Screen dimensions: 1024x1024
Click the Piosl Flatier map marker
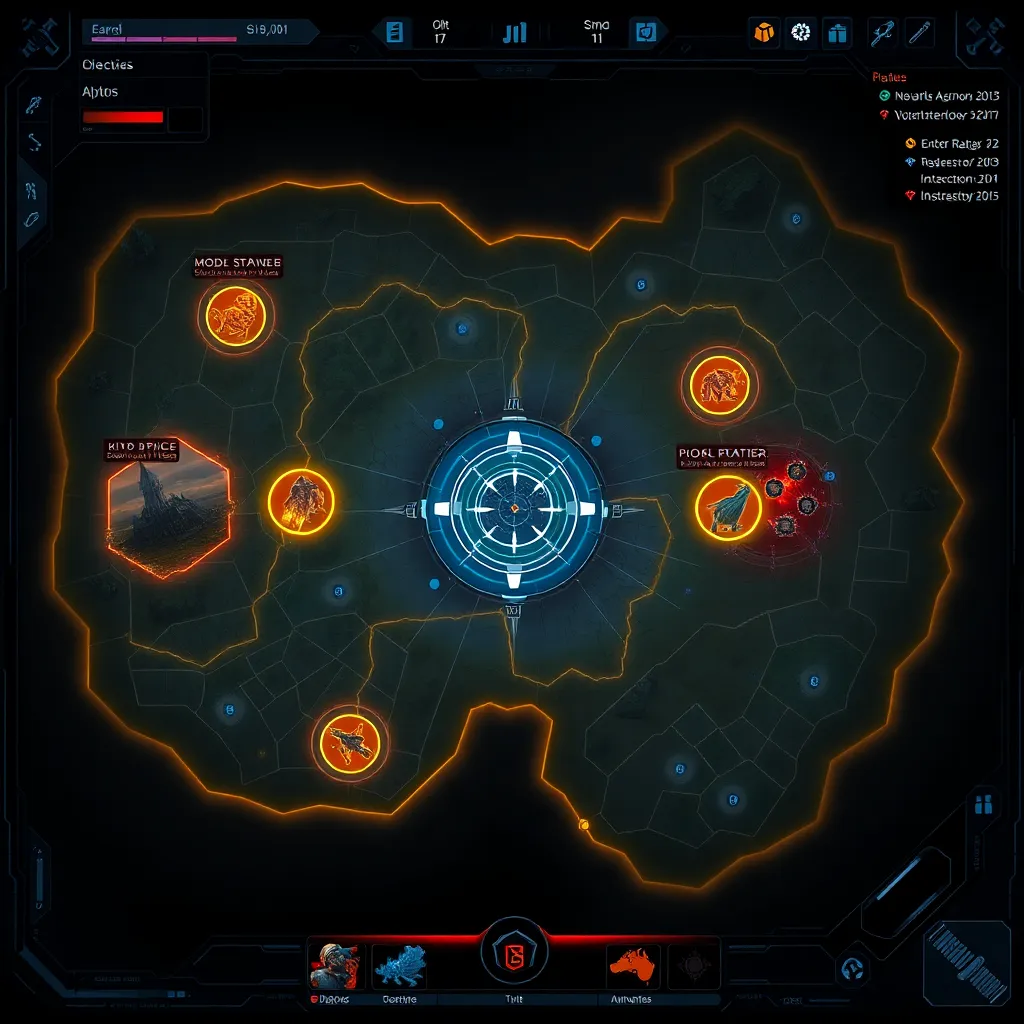click(x=728, y=507)
